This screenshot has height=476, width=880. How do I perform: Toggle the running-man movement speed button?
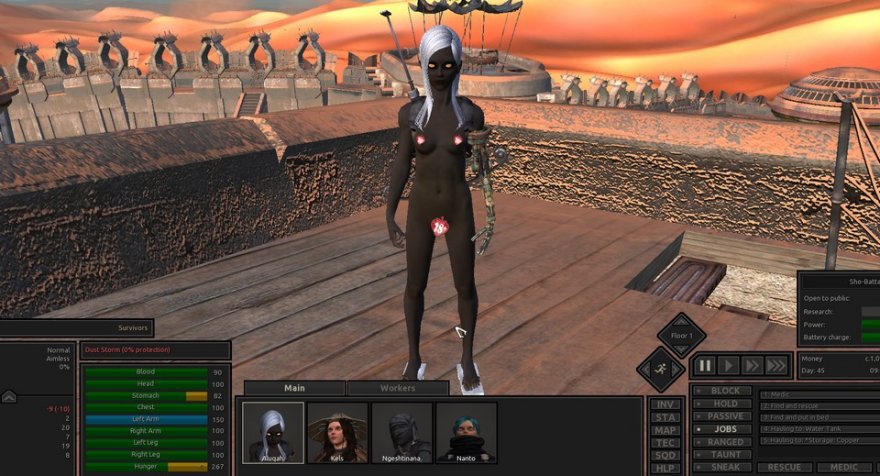tap(661, 369)
